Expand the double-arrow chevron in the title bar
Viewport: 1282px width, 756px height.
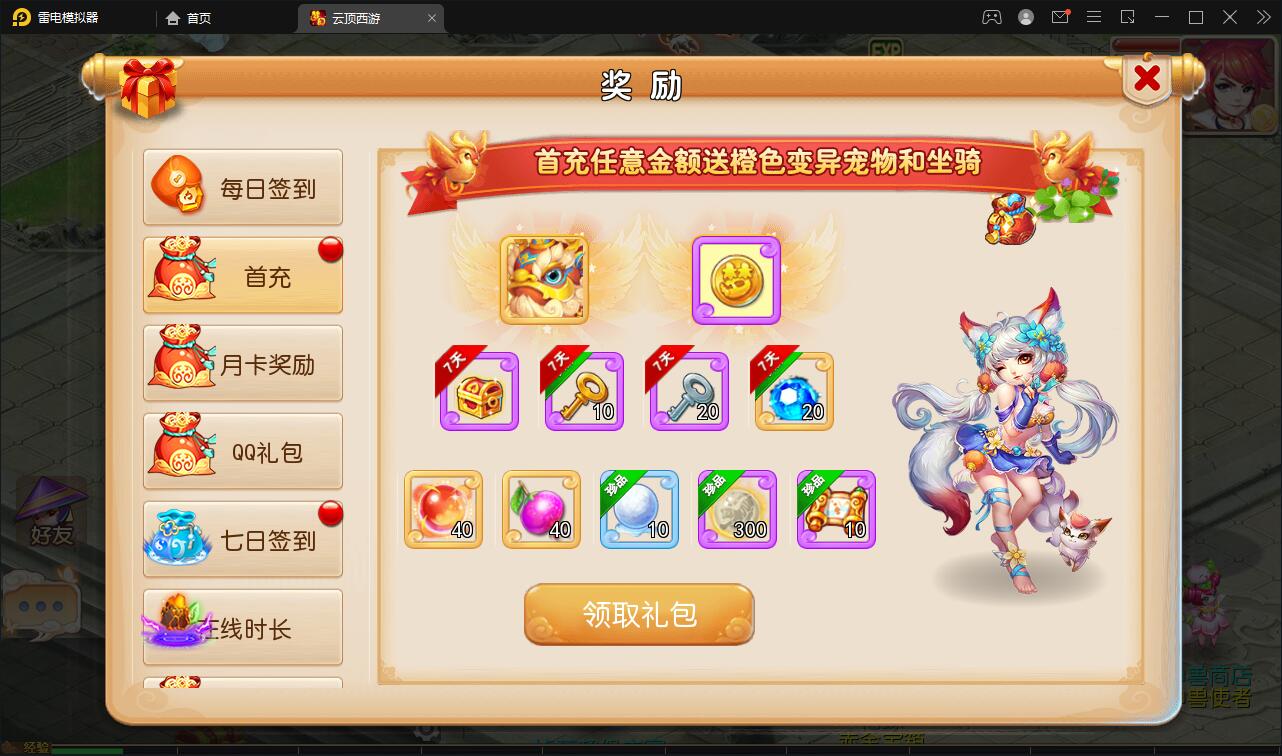[x=1262, y=17]
